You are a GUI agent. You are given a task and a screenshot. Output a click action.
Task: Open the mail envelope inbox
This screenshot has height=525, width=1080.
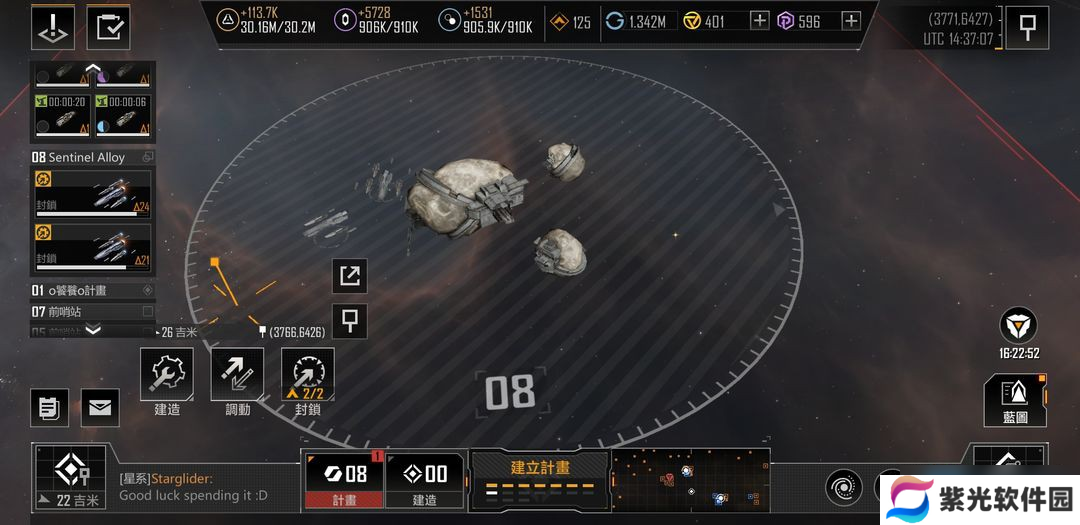tap(100, 407)
